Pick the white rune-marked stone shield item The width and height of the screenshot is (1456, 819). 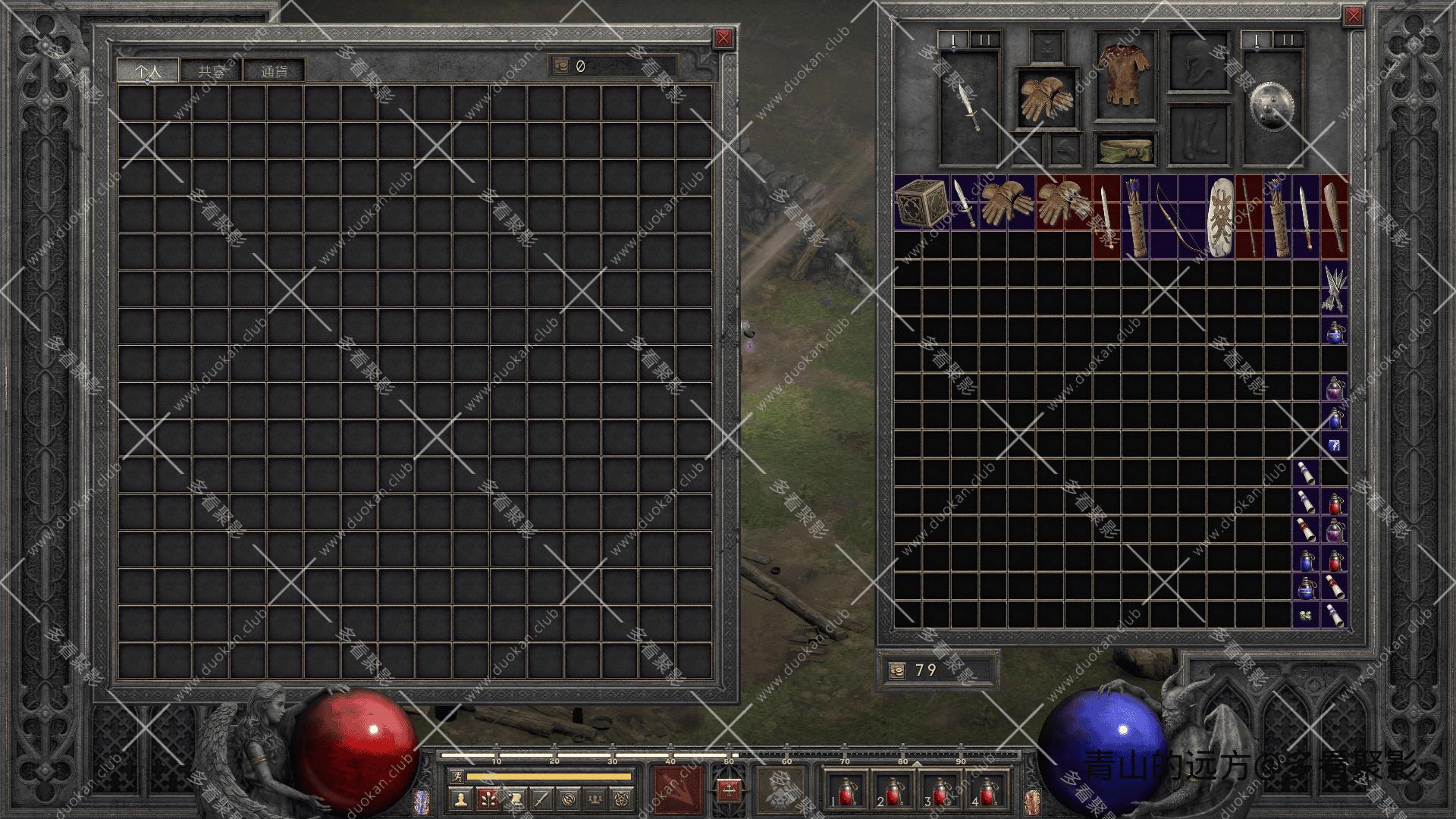pyautogui.click(x=1220, y=216)
